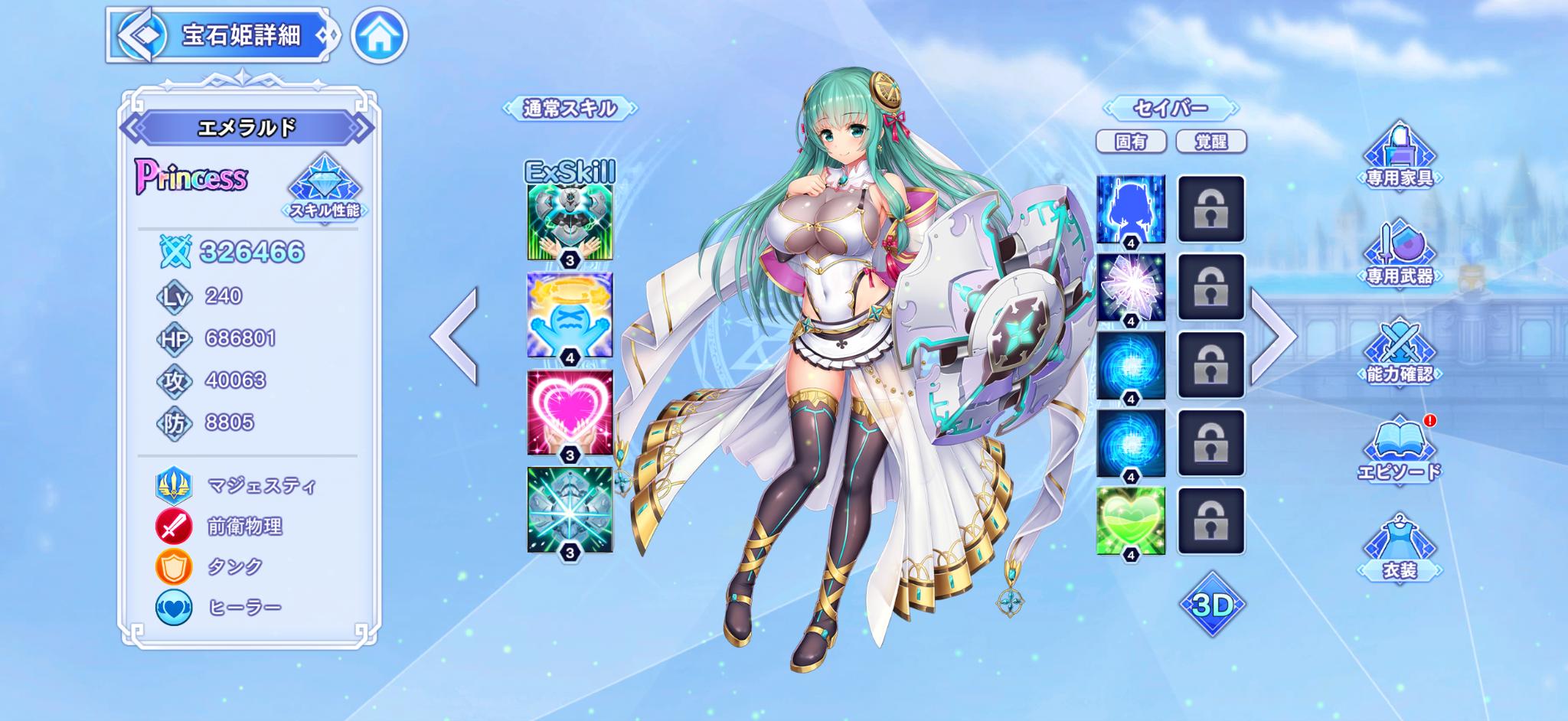Viewport: 1568px width, 721px height.
Task: Toggle the 3D model view
Action: pos(1212,605)
